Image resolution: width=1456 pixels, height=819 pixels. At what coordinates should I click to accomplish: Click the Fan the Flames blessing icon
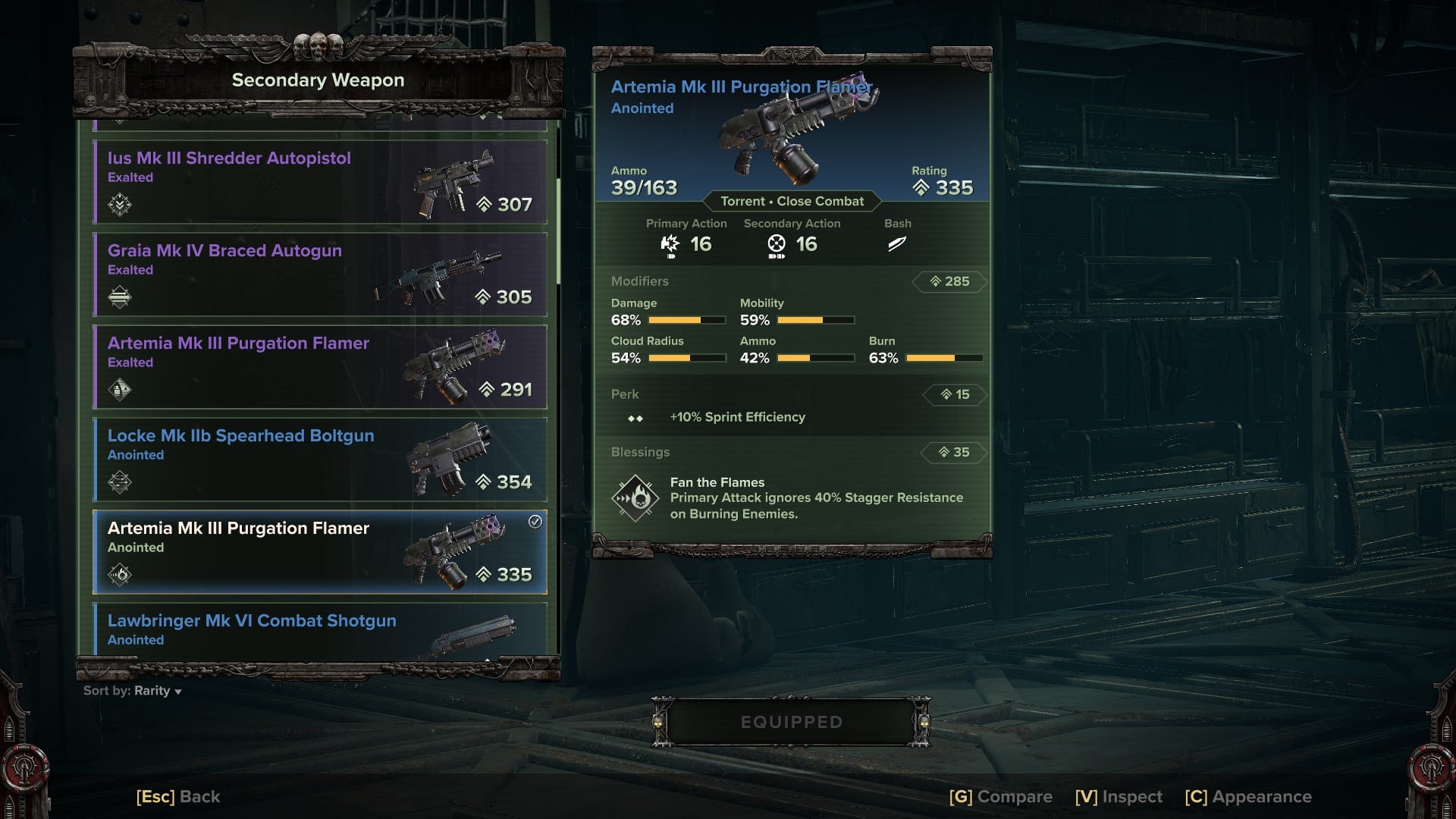coord(635,498)
